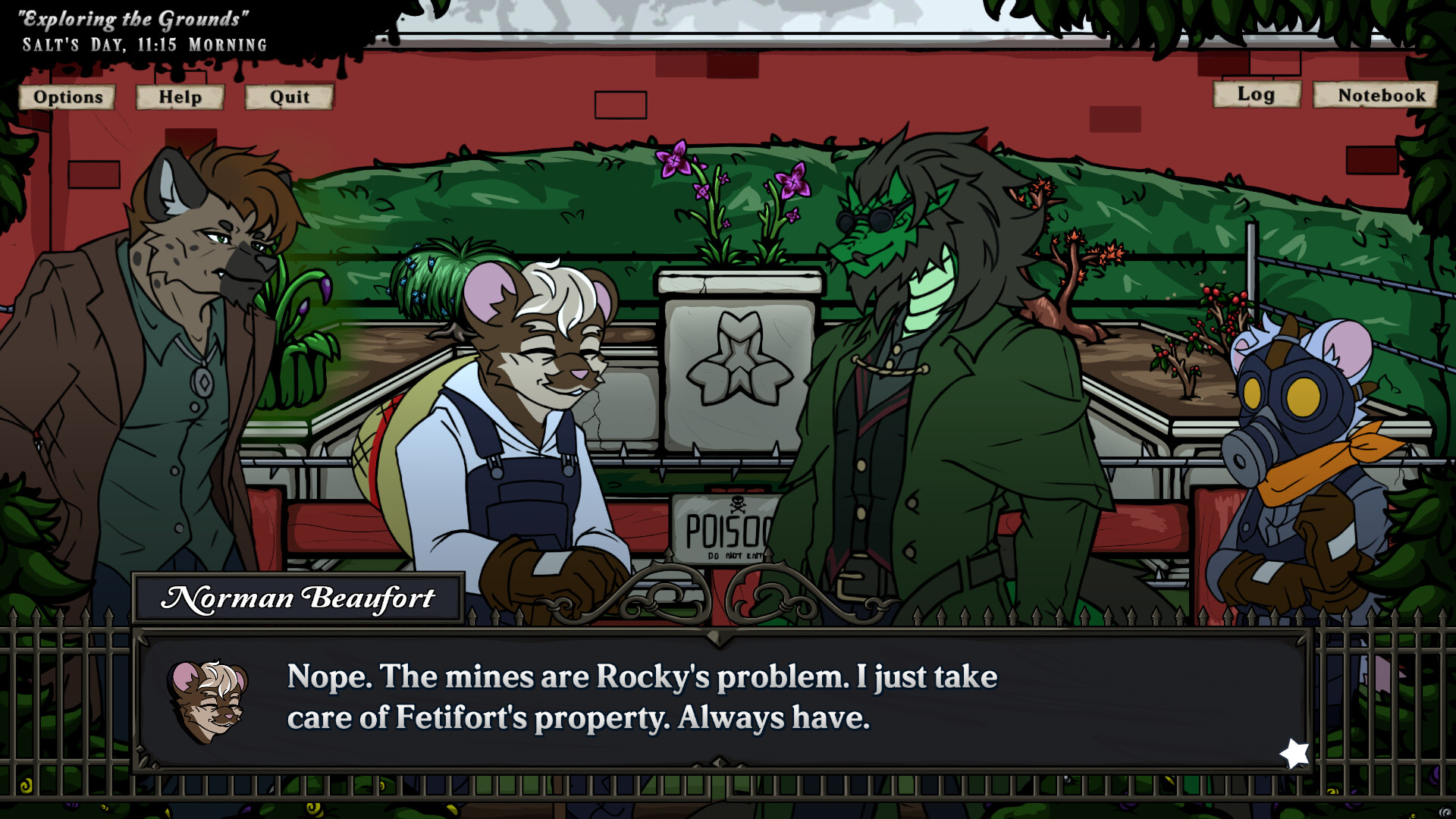1456x819 pixels.
Task: Advance dialogue with the white star icon
Action: [x=1294, y=754]
